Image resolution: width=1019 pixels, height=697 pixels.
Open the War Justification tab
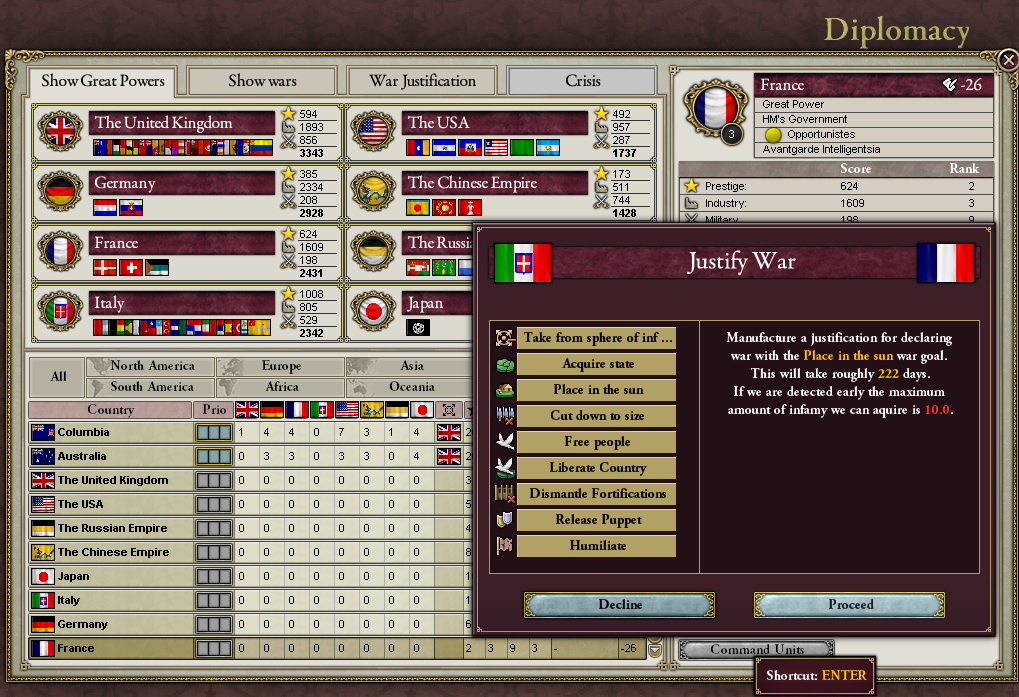click(422, 81)
